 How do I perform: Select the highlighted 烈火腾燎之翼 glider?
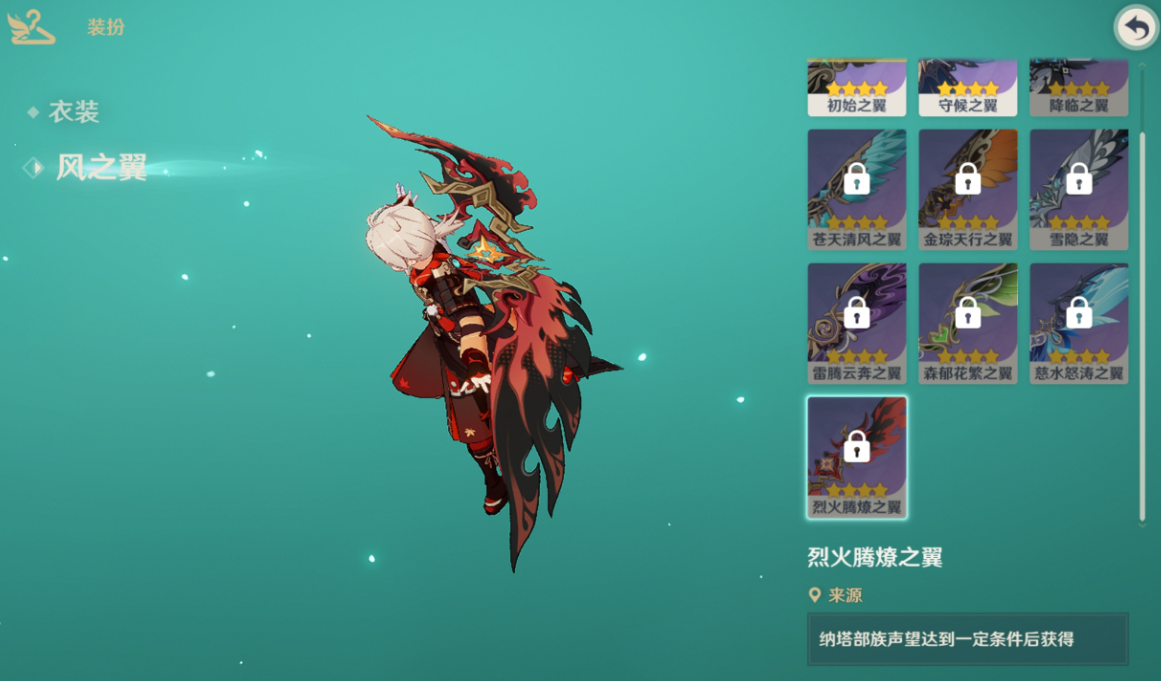(x=857, y=457)
